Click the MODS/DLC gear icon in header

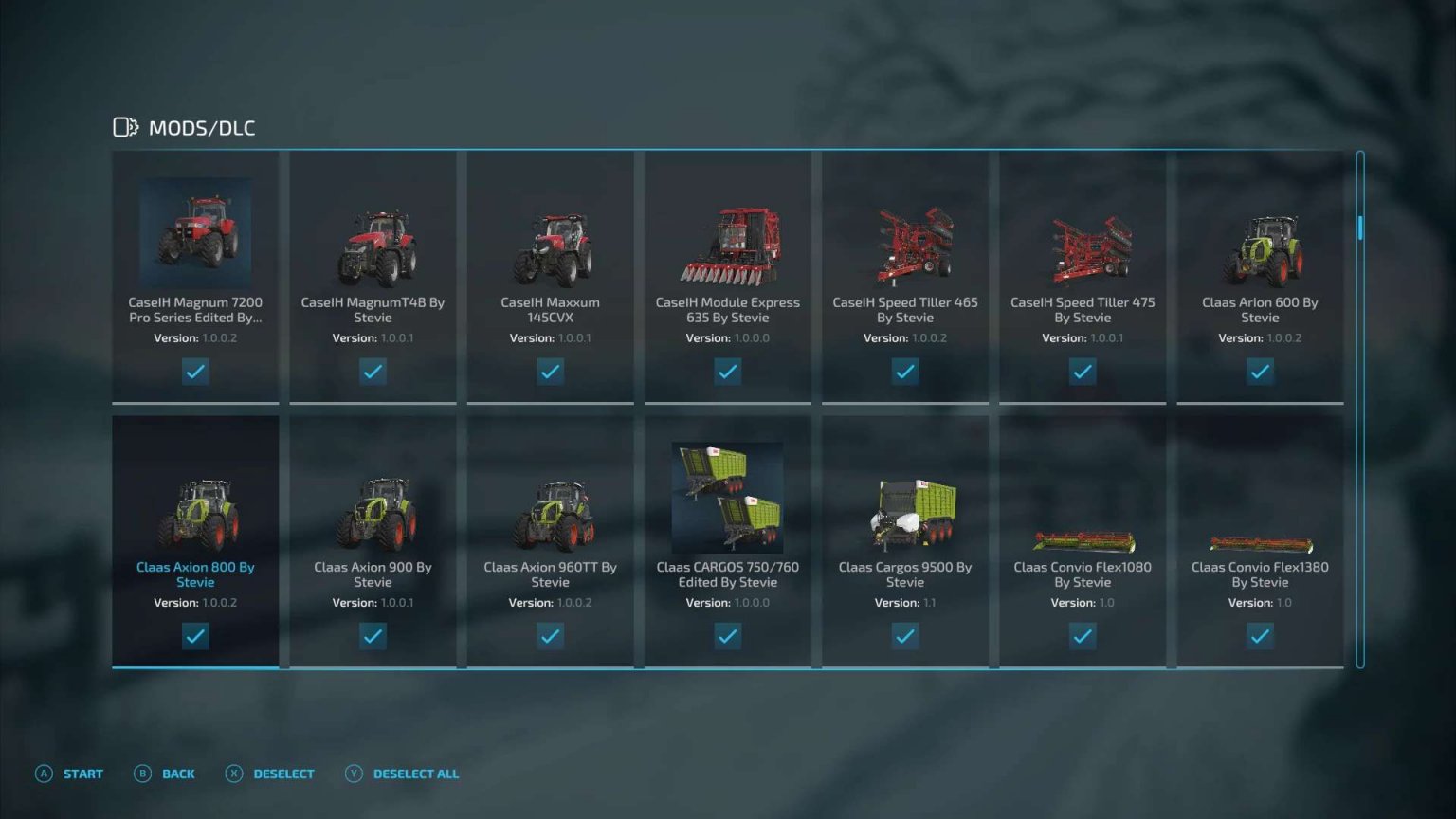point(125,126)
